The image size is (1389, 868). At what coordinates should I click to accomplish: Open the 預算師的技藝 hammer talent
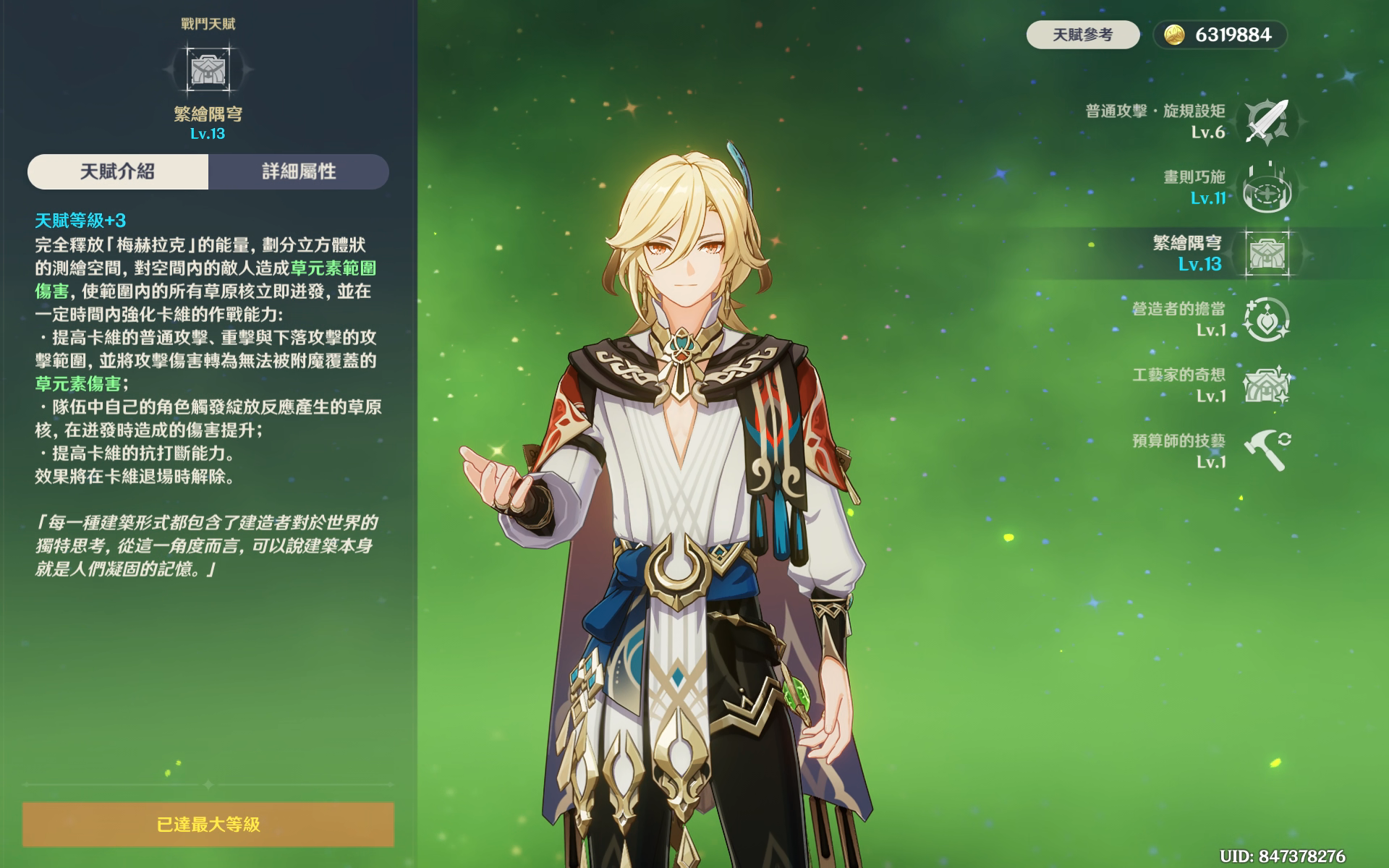(1267, 451)
